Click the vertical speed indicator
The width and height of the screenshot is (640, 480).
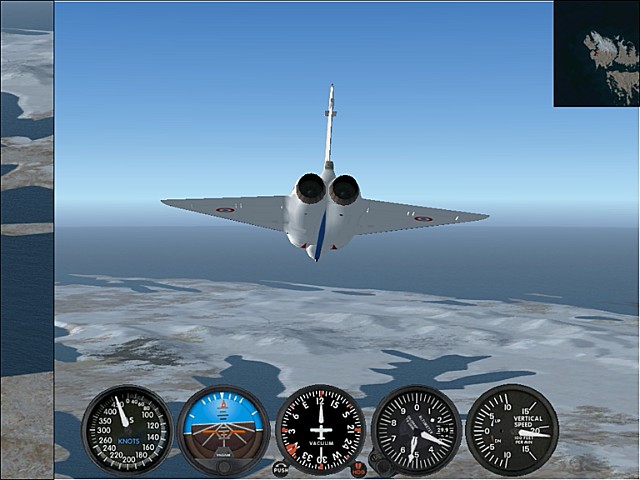click(x=512, y=430)
